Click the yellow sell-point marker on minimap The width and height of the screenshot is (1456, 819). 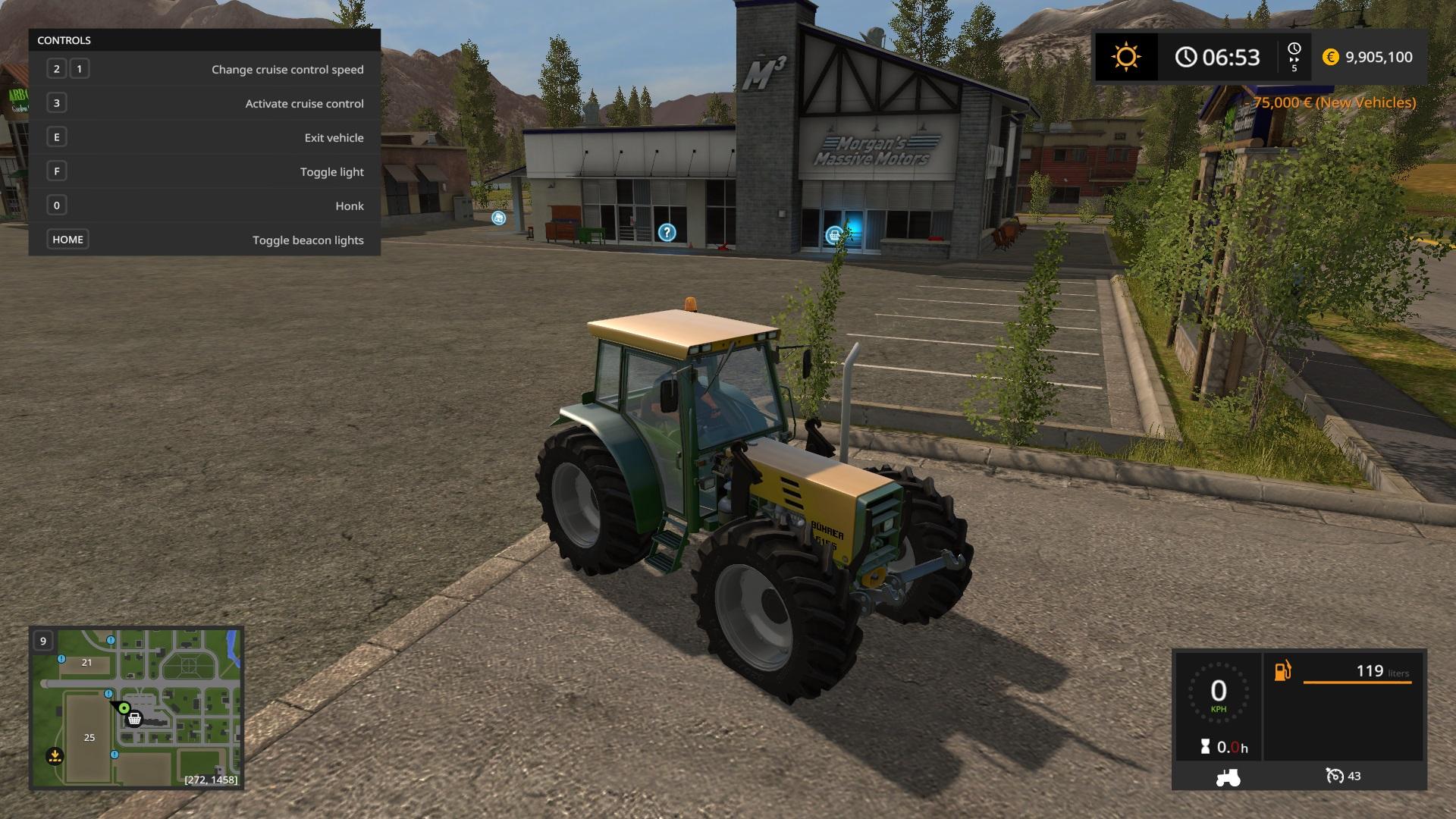55,755
